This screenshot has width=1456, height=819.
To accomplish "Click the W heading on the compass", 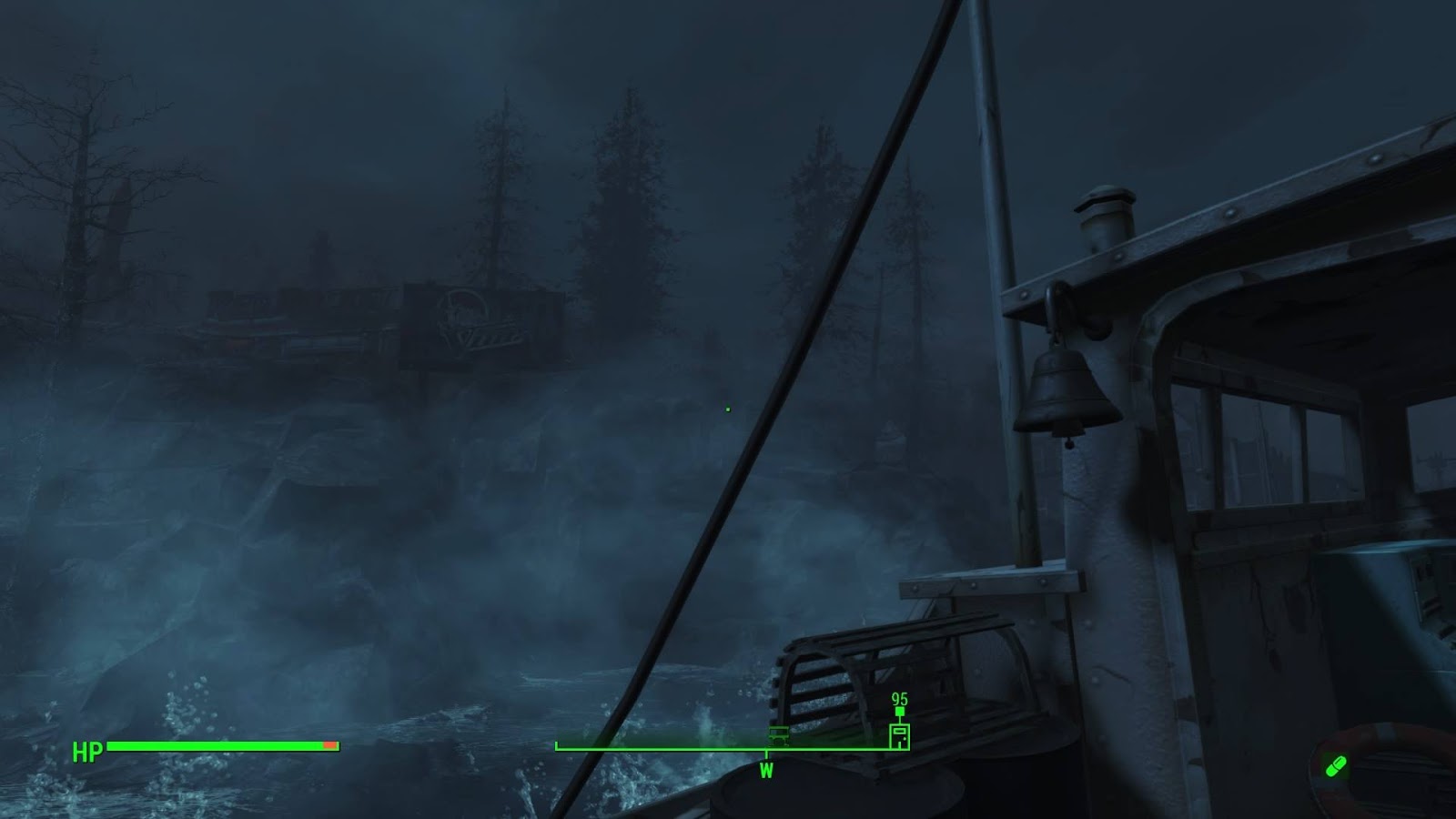I will coord(766,771).
